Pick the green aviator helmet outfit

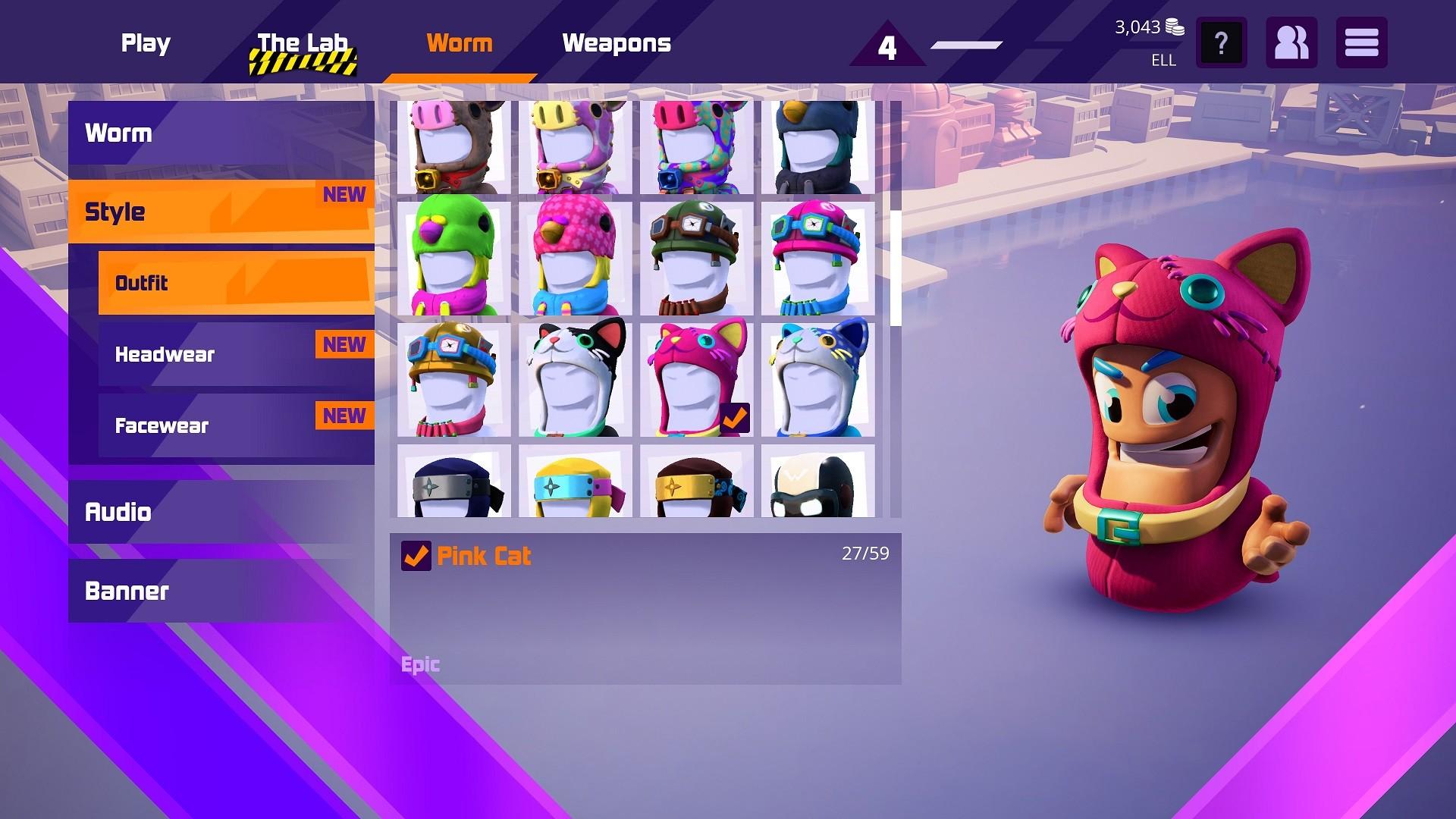pos(696,259)
